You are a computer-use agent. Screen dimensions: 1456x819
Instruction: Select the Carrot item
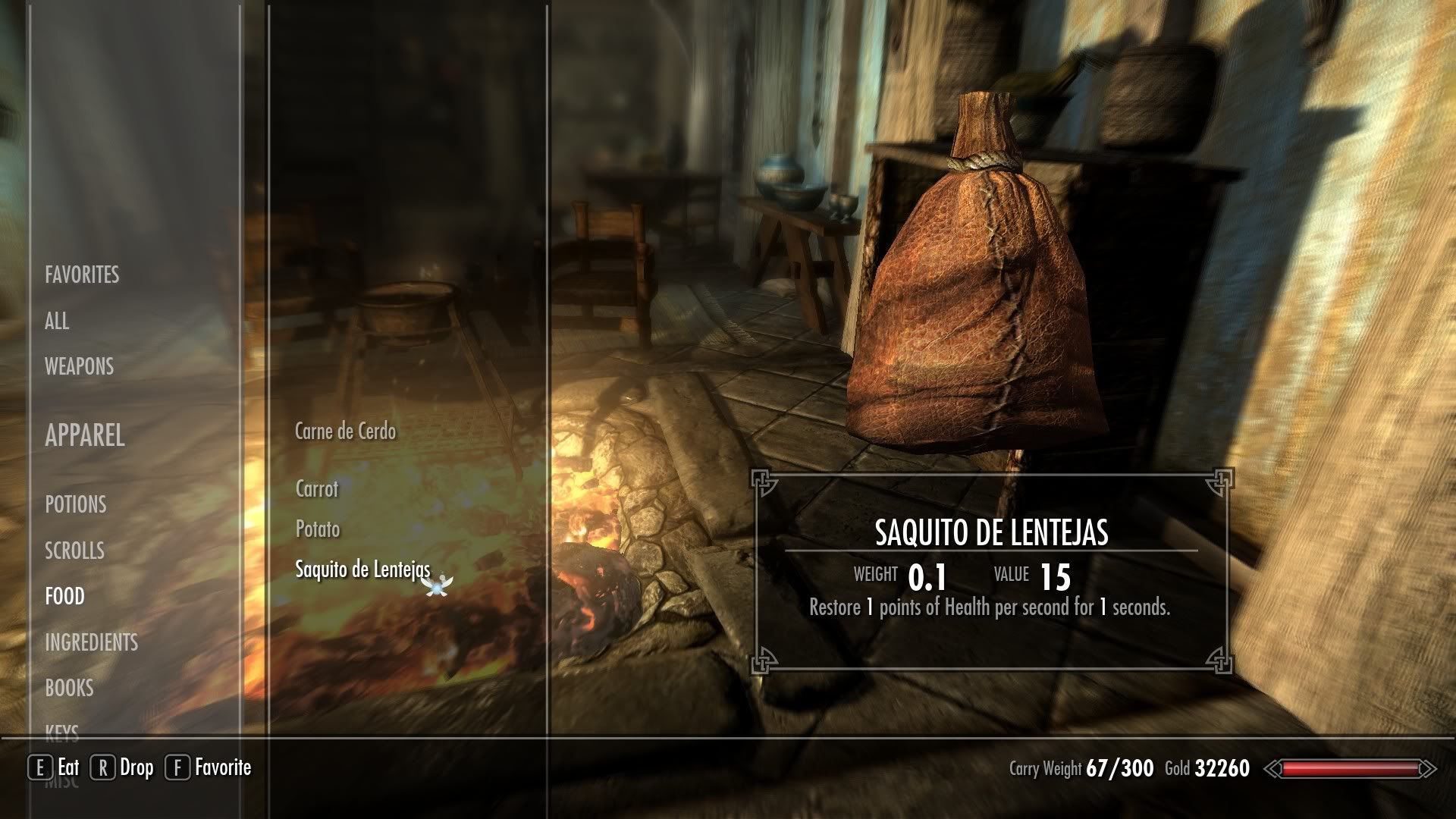coord(317,488)
